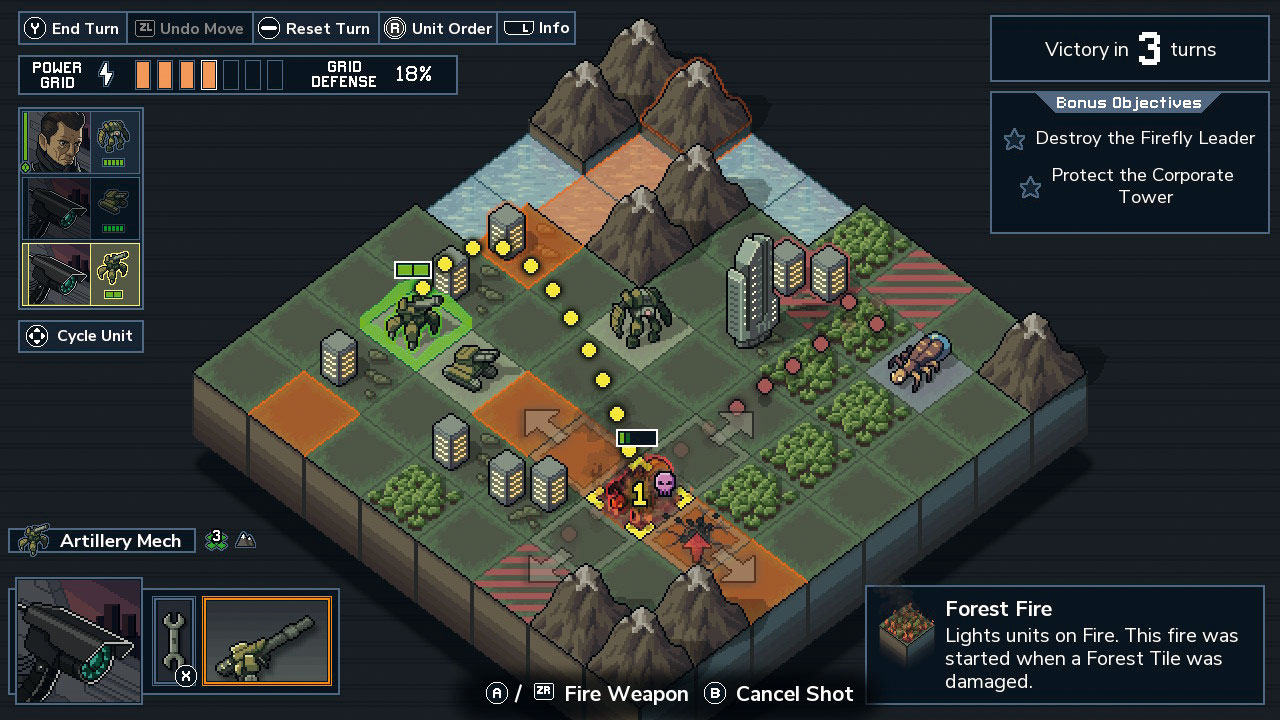The width and height of the screenshot is (1280, 720).
Task: Open the Unit Order option
Action: tap(438, 28)
